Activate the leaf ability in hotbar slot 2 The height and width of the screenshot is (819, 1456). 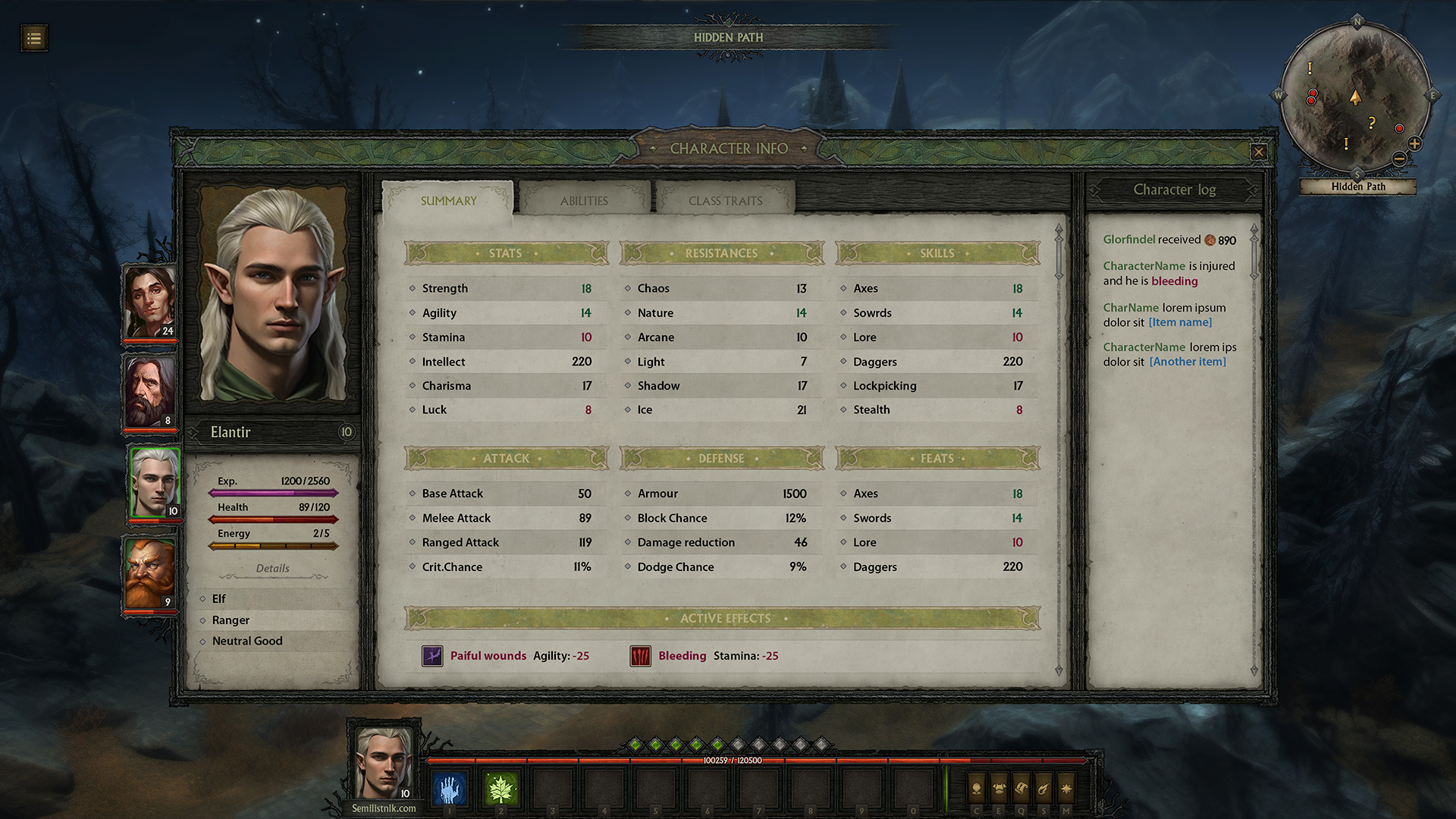(501, 789)
